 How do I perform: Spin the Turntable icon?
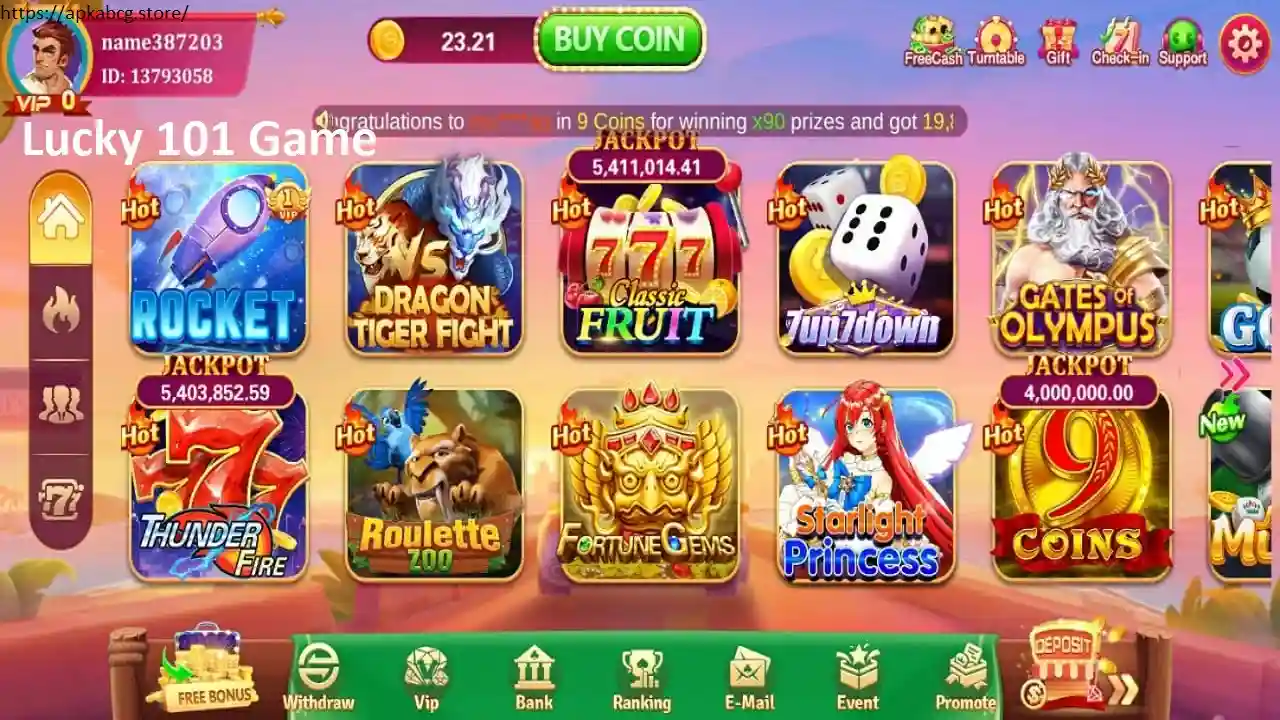pyautogui.click(x=995, y=40)
